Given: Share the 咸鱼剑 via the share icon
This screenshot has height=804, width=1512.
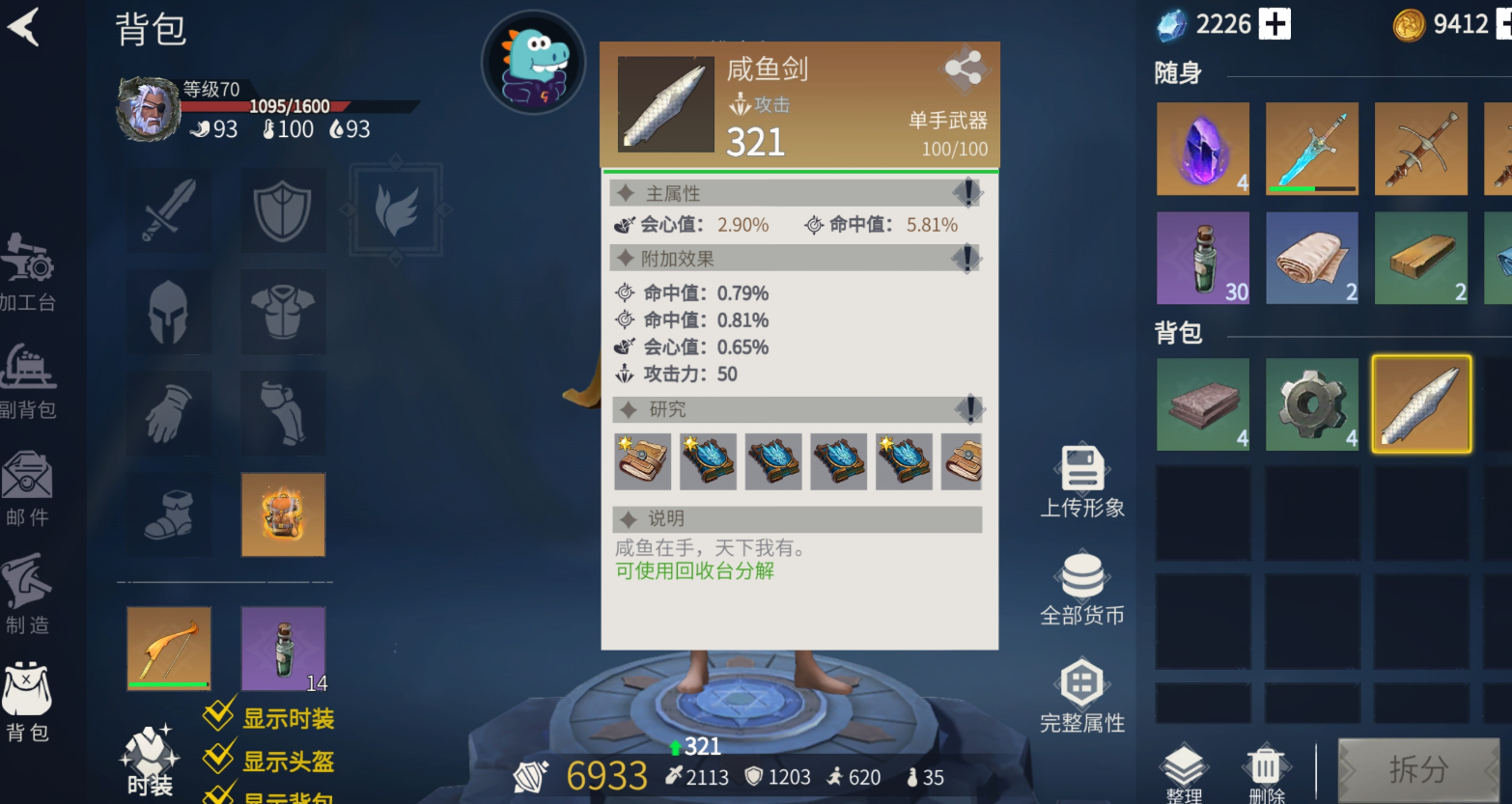Looking at the screenshot, I should tap(965, 69).
